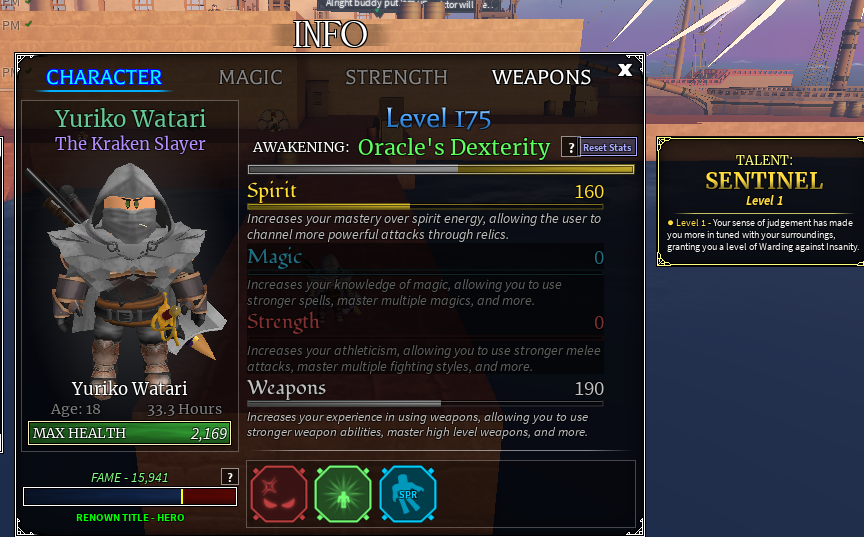This screenshot has height=537, width=864.
Task: Open the awakening help question mark
Action: pos(570,147)
